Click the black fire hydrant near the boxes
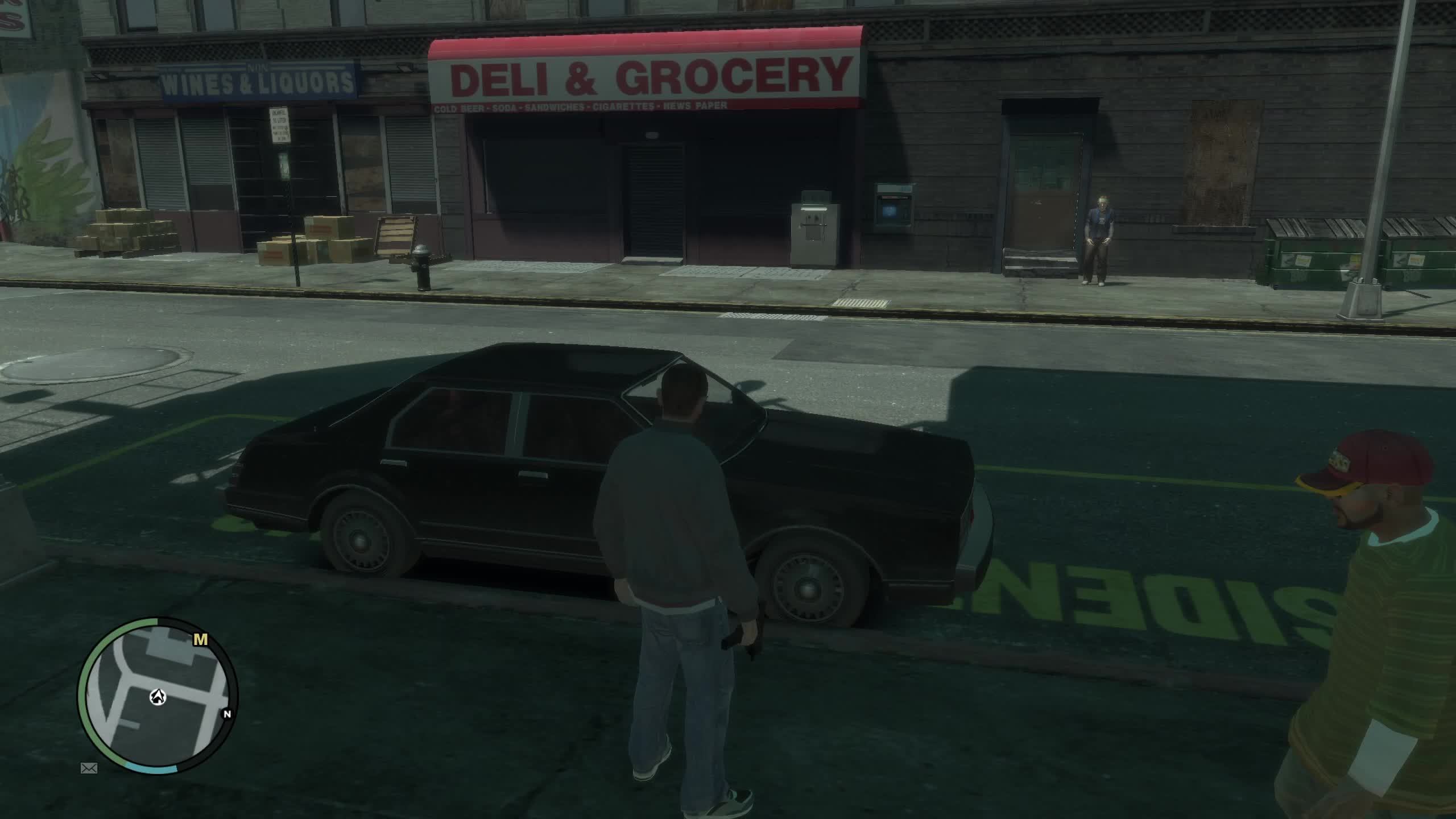This screenshot has height=819, width=1456. 422,267
